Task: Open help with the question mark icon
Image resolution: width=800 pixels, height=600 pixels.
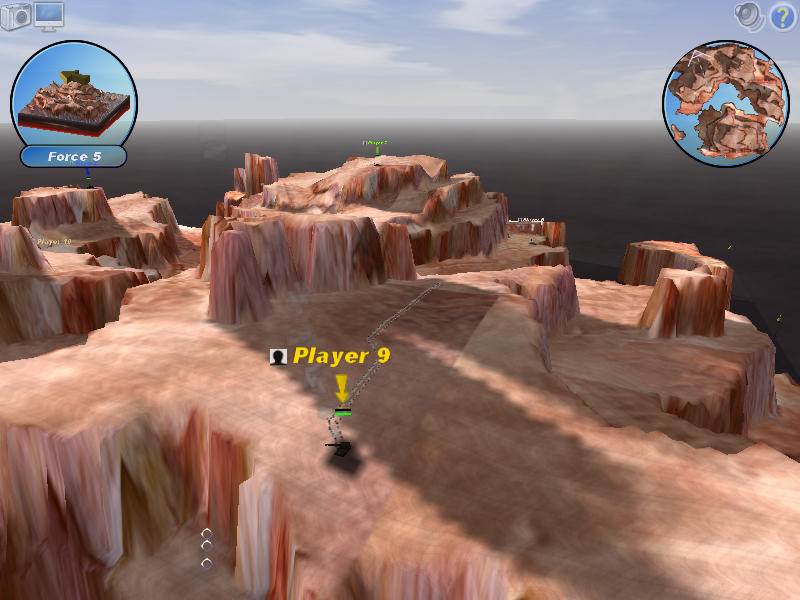Action: 780,16
